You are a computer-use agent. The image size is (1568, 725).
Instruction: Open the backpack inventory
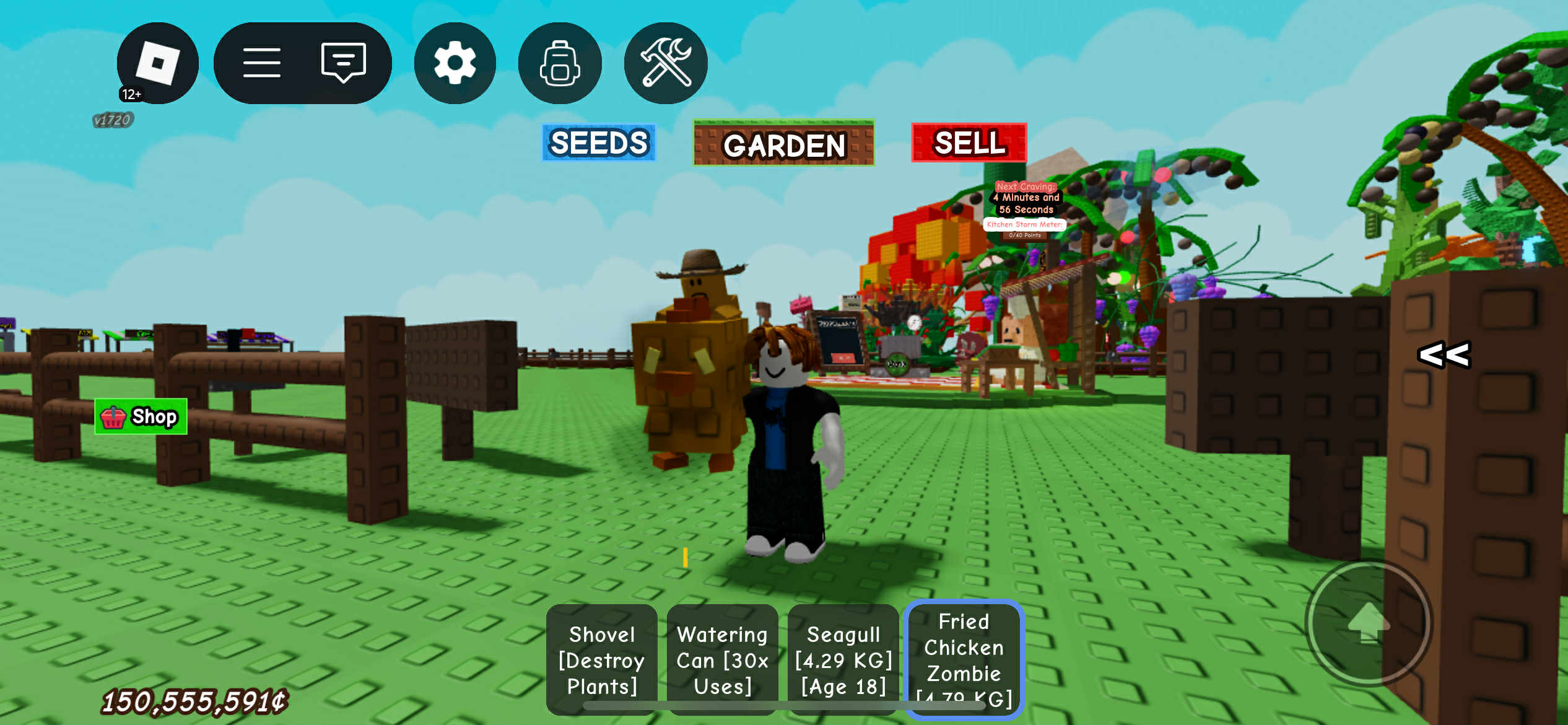560,63
